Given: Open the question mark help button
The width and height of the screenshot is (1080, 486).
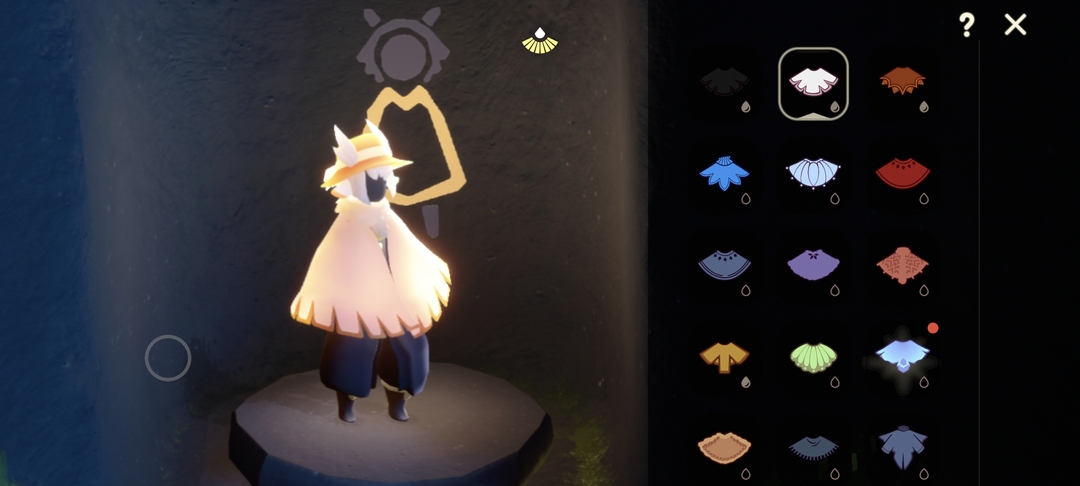Looking at the screenshot, I should (966, 25).
